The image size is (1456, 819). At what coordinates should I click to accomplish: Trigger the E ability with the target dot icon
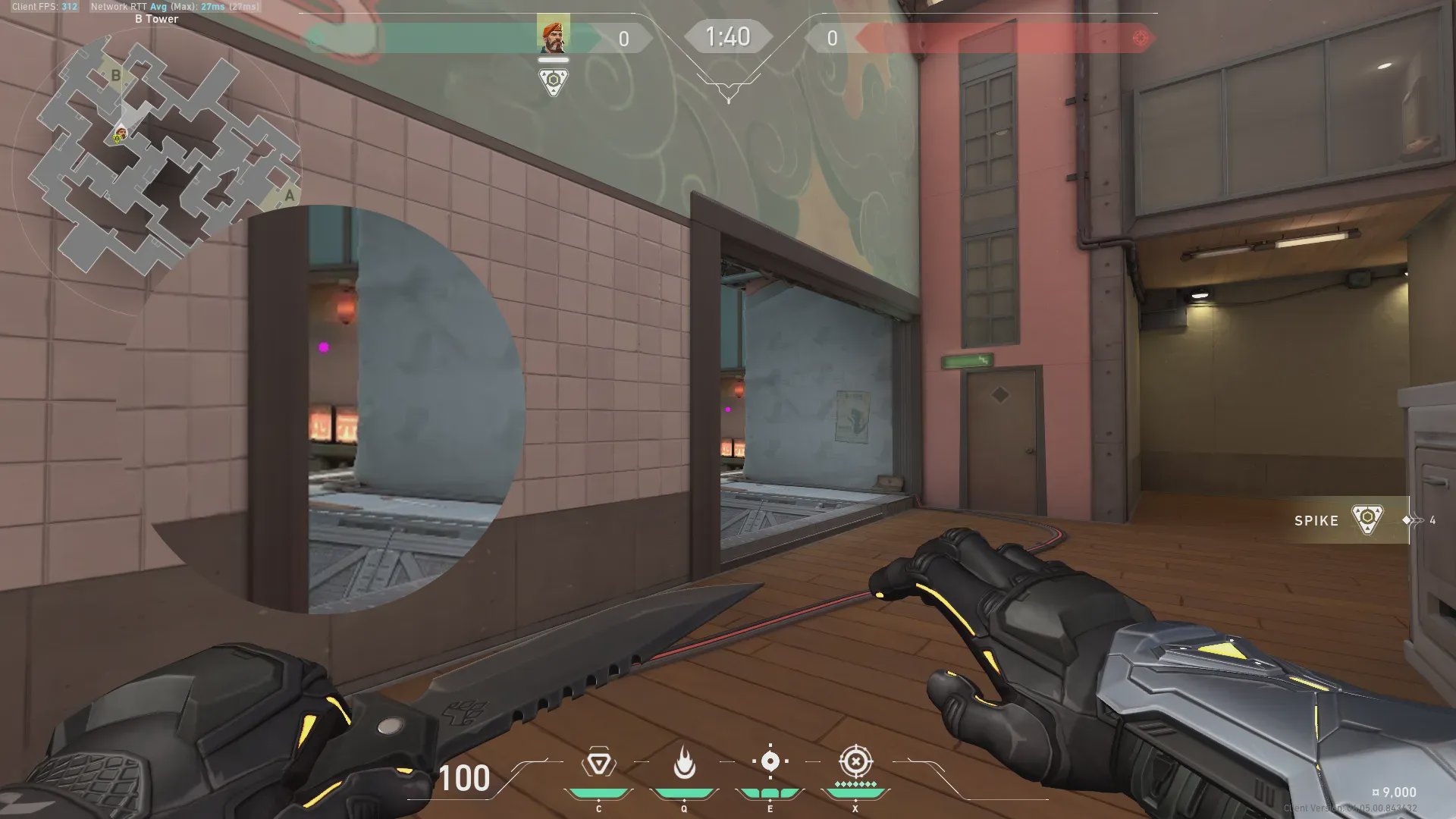(770, 761)
